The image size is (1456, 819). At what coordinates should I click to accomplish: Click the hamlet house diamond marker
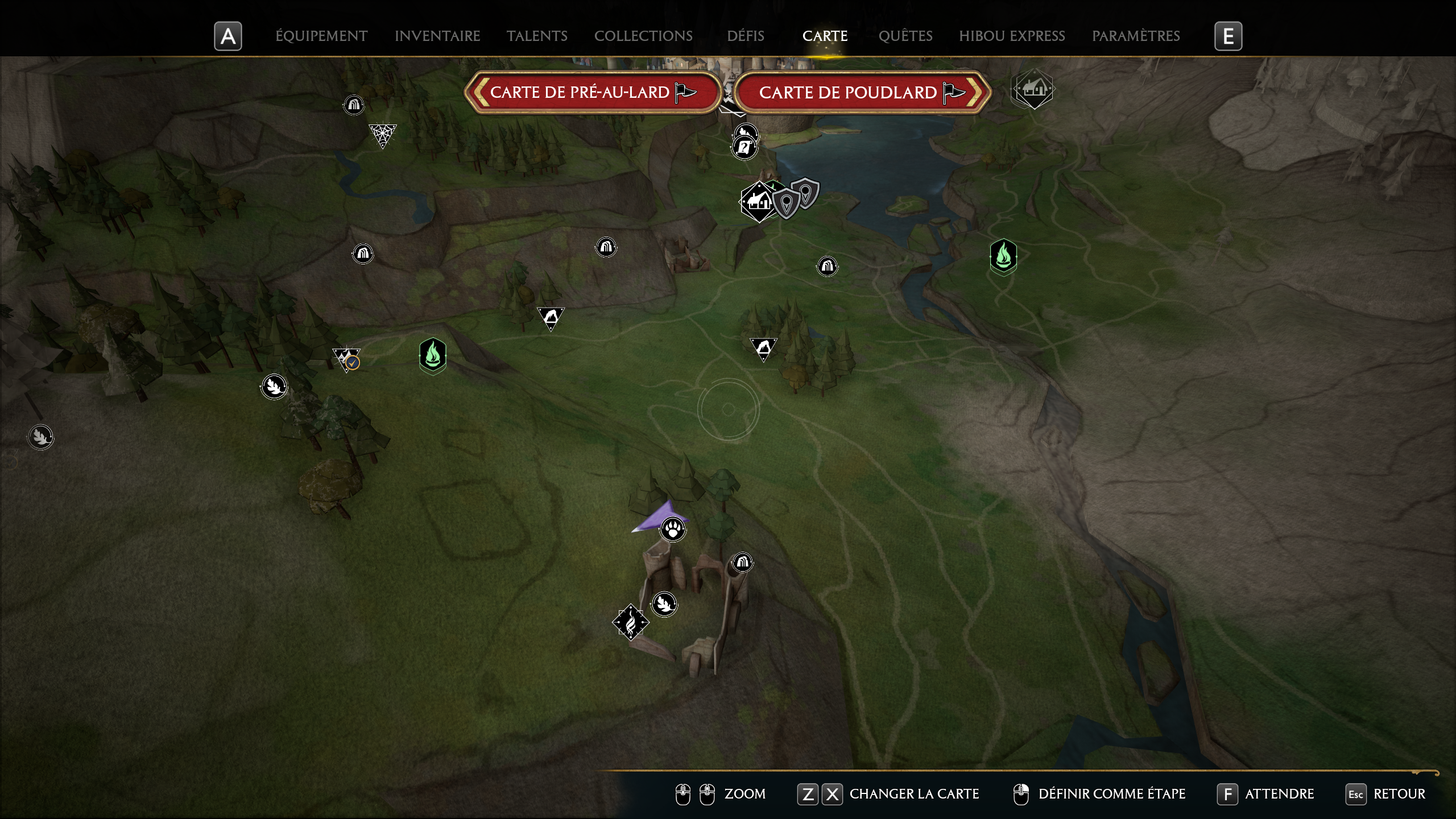pos(759,201)
